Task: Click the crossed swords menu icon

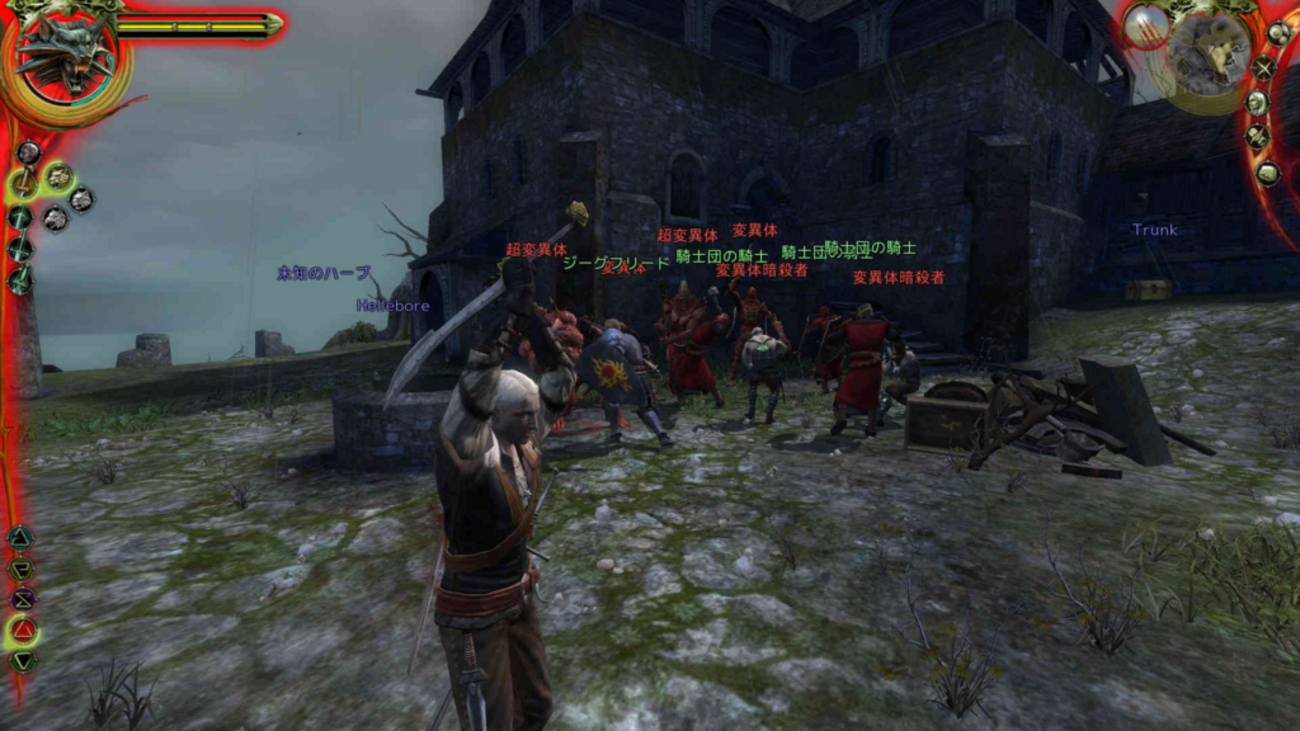Action: click(x=1264, y=69)
